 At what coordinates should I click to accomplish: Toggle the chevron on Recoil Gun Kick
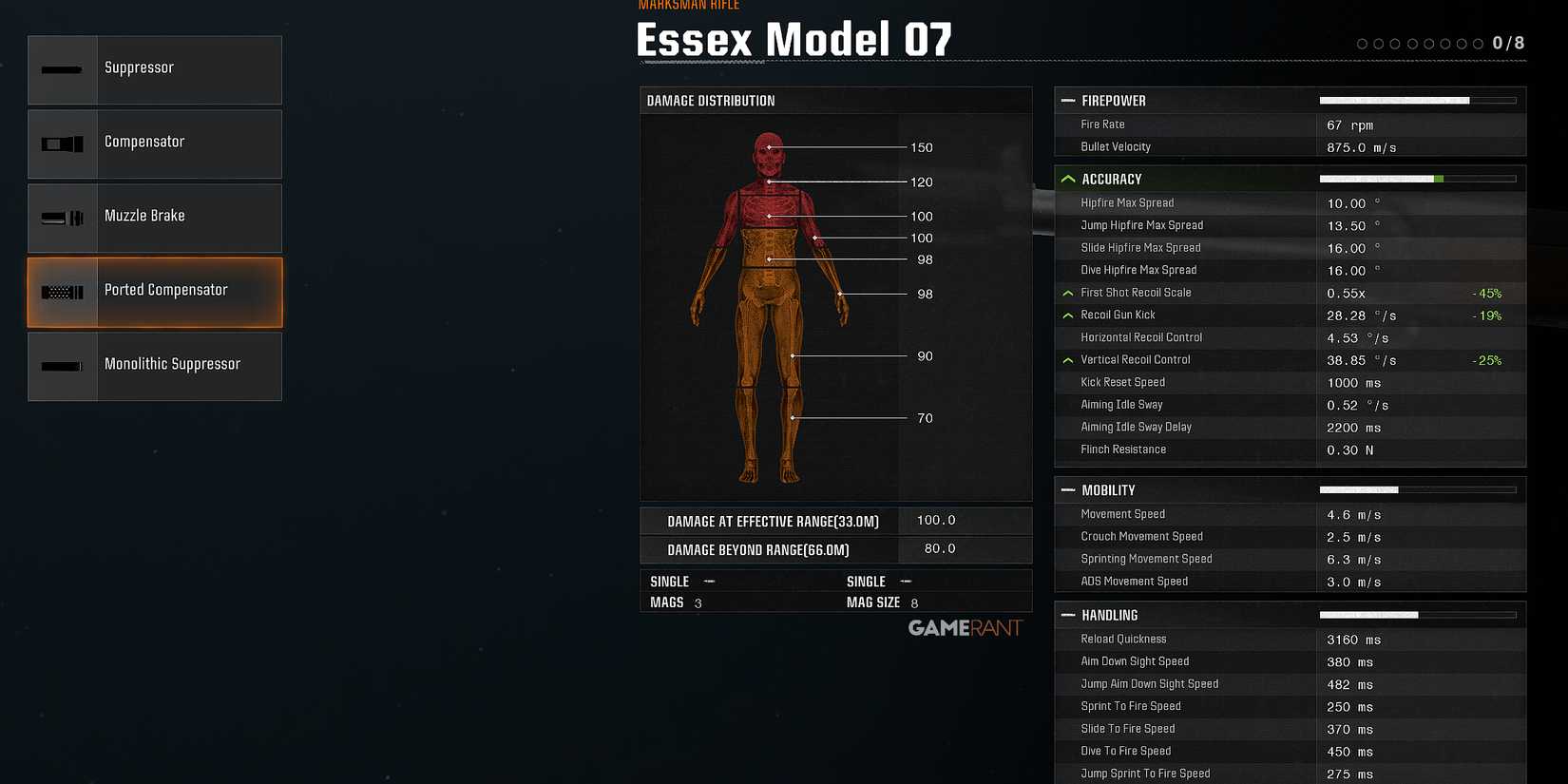tap(1067, 315)
